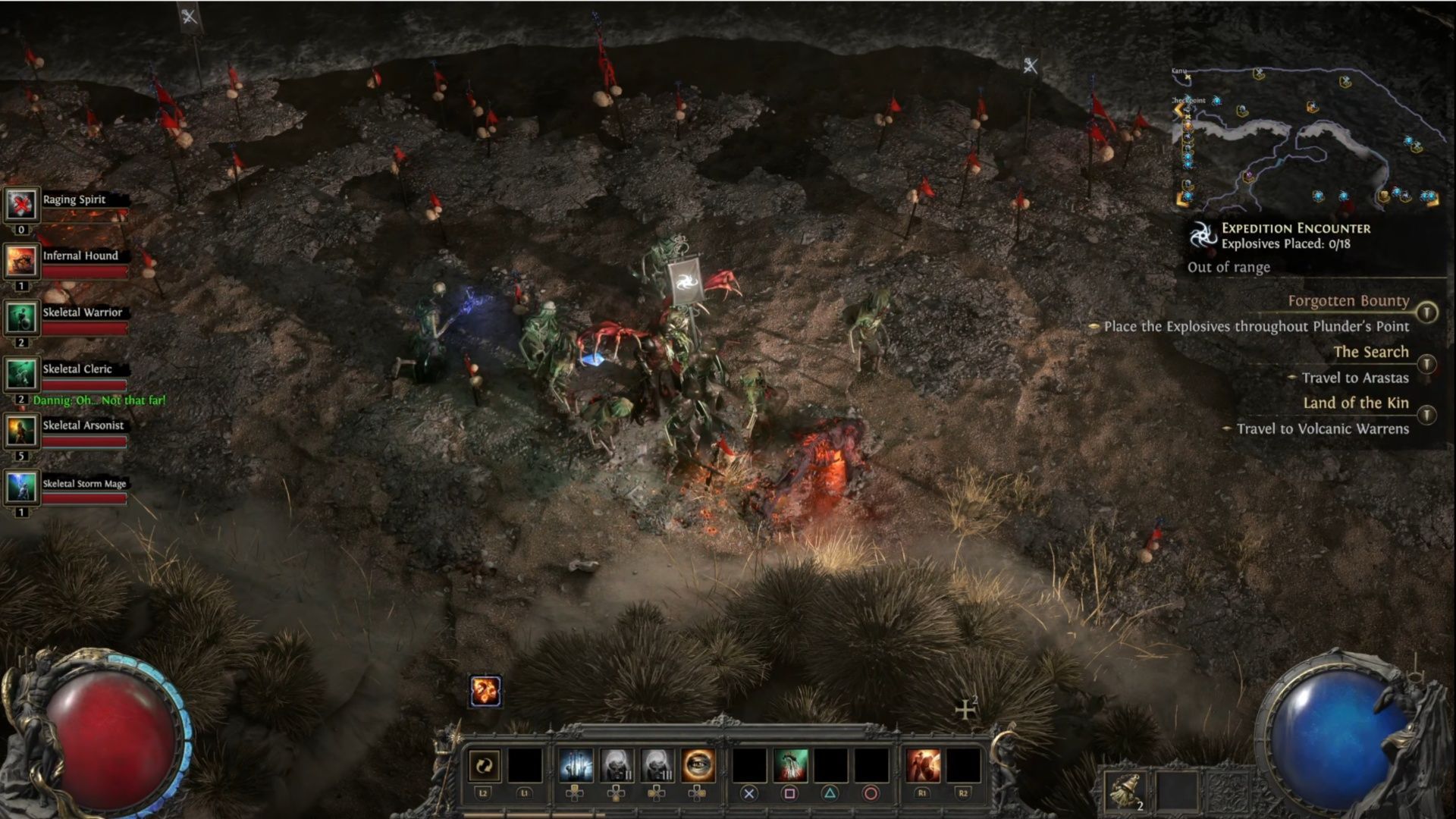
Task: Choose the Skeletal Cleric minion icon
Action: [x=21, y=375]
